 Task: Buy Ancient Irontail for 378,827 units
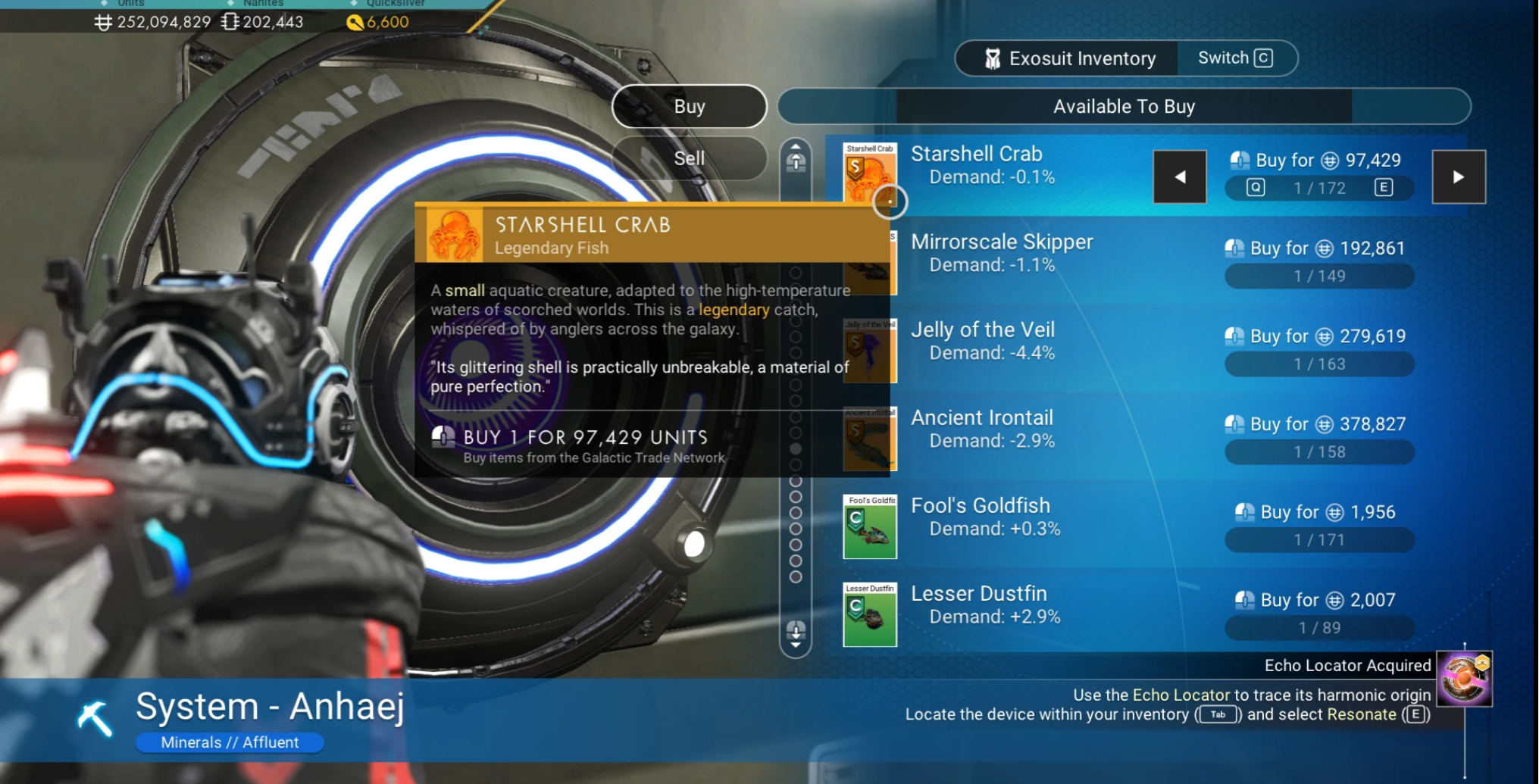pyautogui.click(x=1318, y=424)
